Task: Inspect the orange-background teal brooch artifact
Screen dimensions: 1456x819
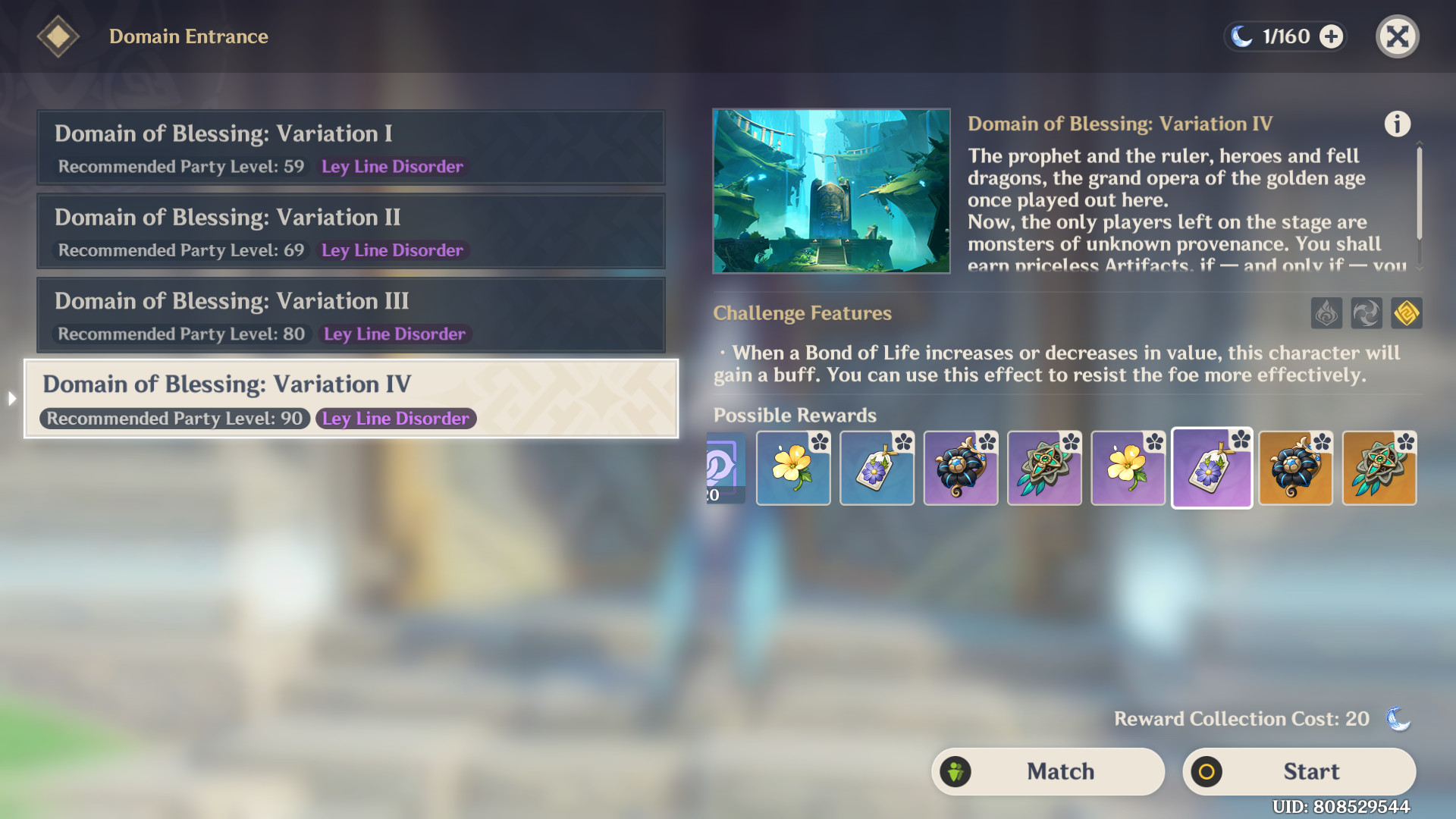Action: 1379,469
